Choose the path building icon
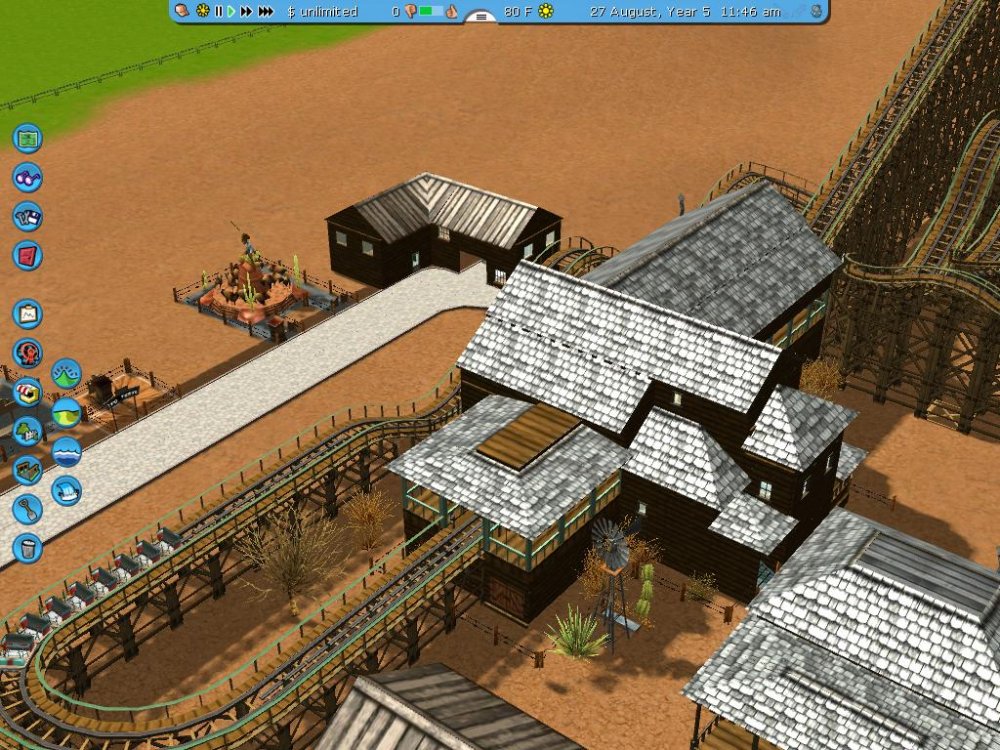The width and height of the screenshot is (1000, 750). (x=27, y=470)
